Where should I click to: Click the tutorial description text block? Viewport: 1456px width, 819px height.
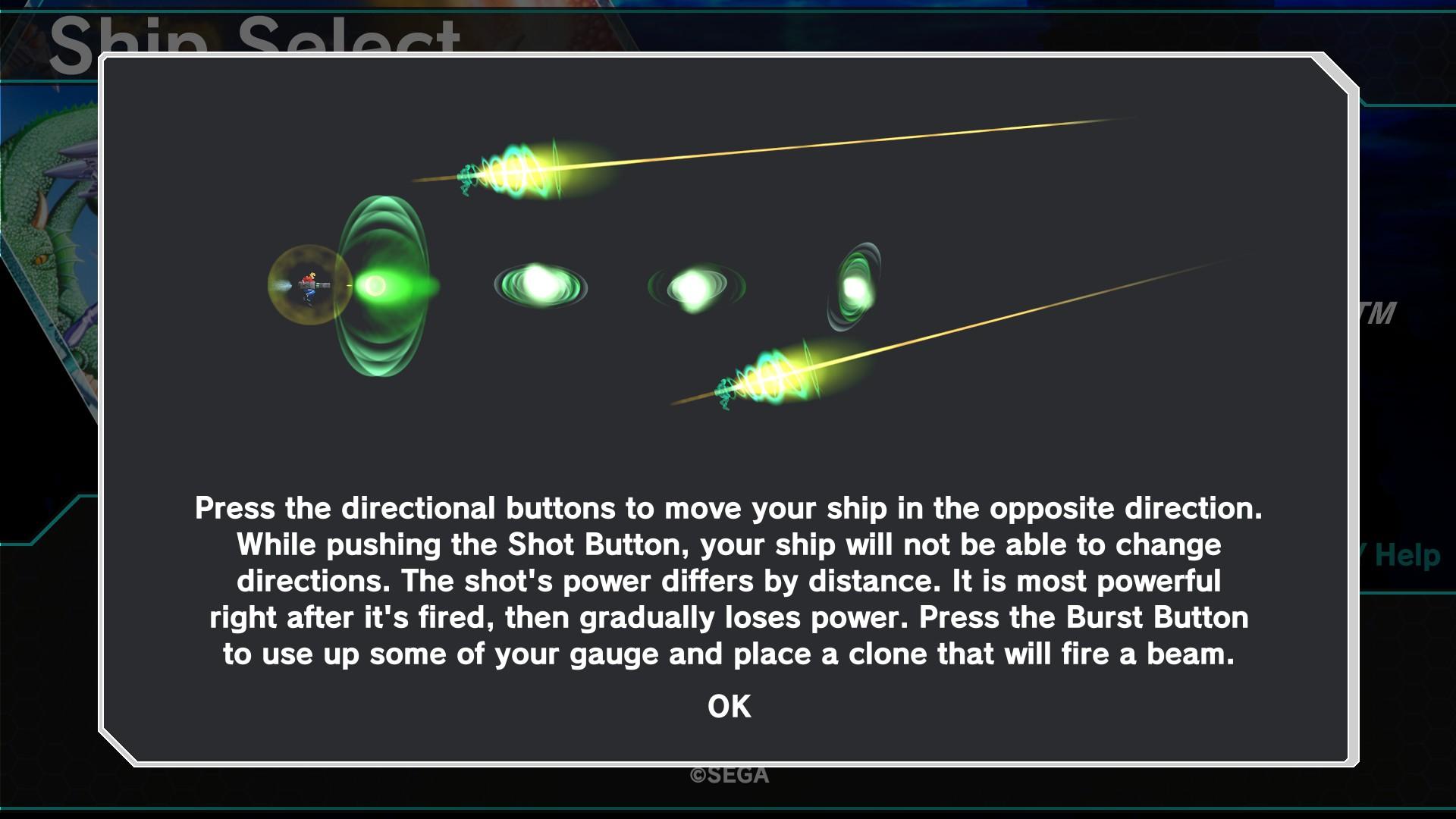click(728, 580)
